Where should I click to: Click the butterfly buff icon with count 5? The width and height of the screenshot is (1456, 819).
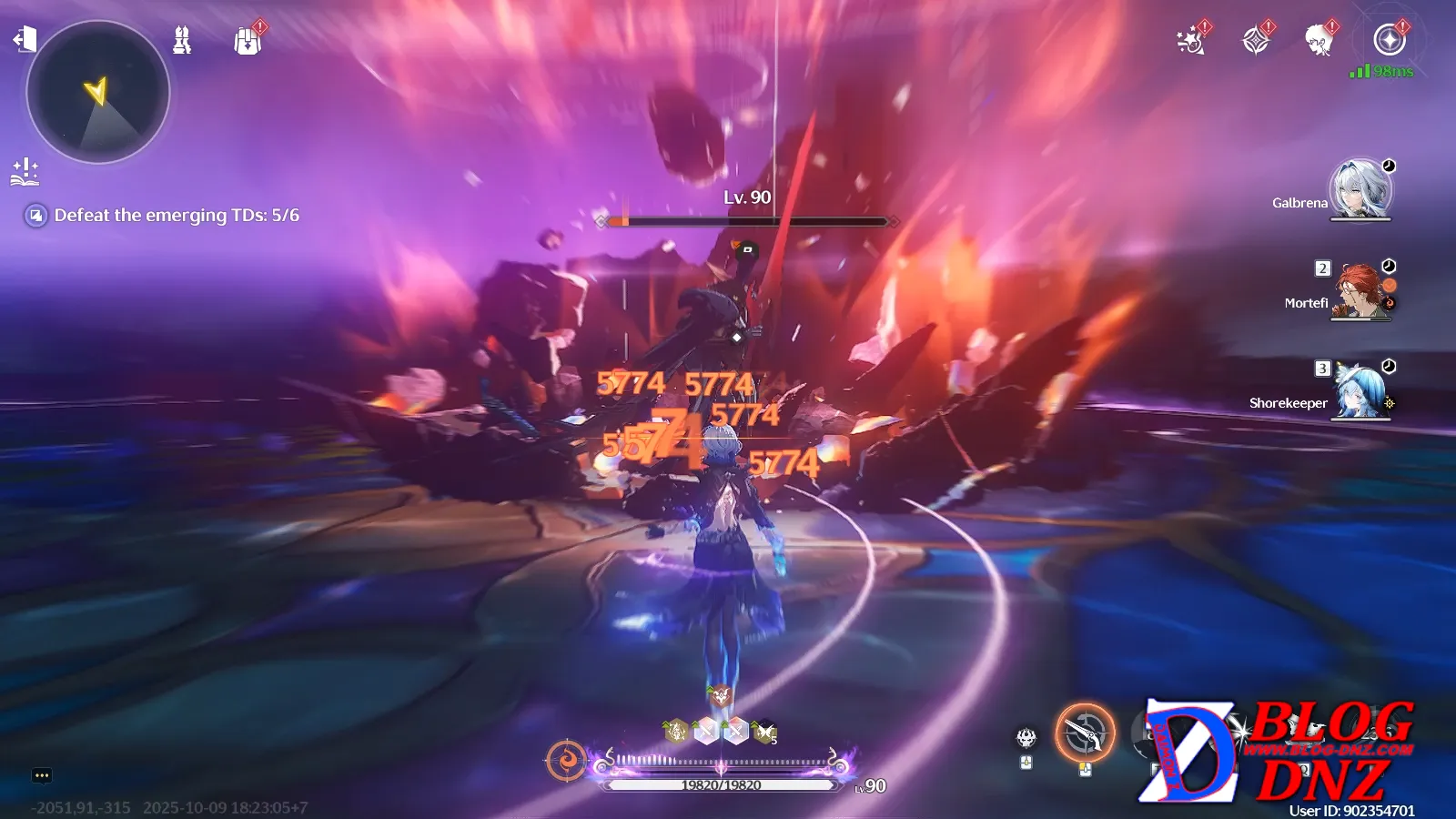[x=764, y=731]
